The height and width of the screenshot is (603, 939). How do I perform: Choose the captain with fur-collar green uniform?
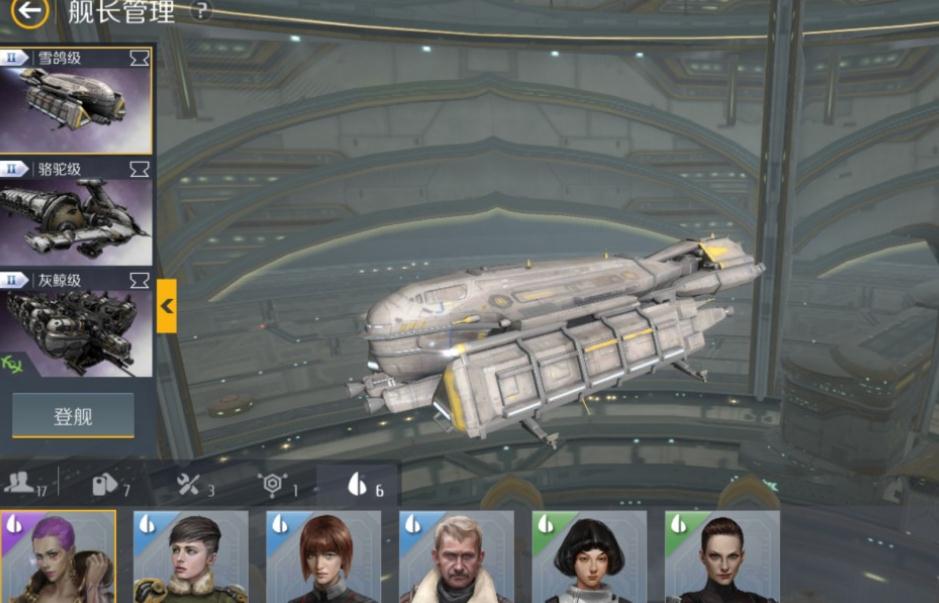pyautogui.click(x=191, y=557)
